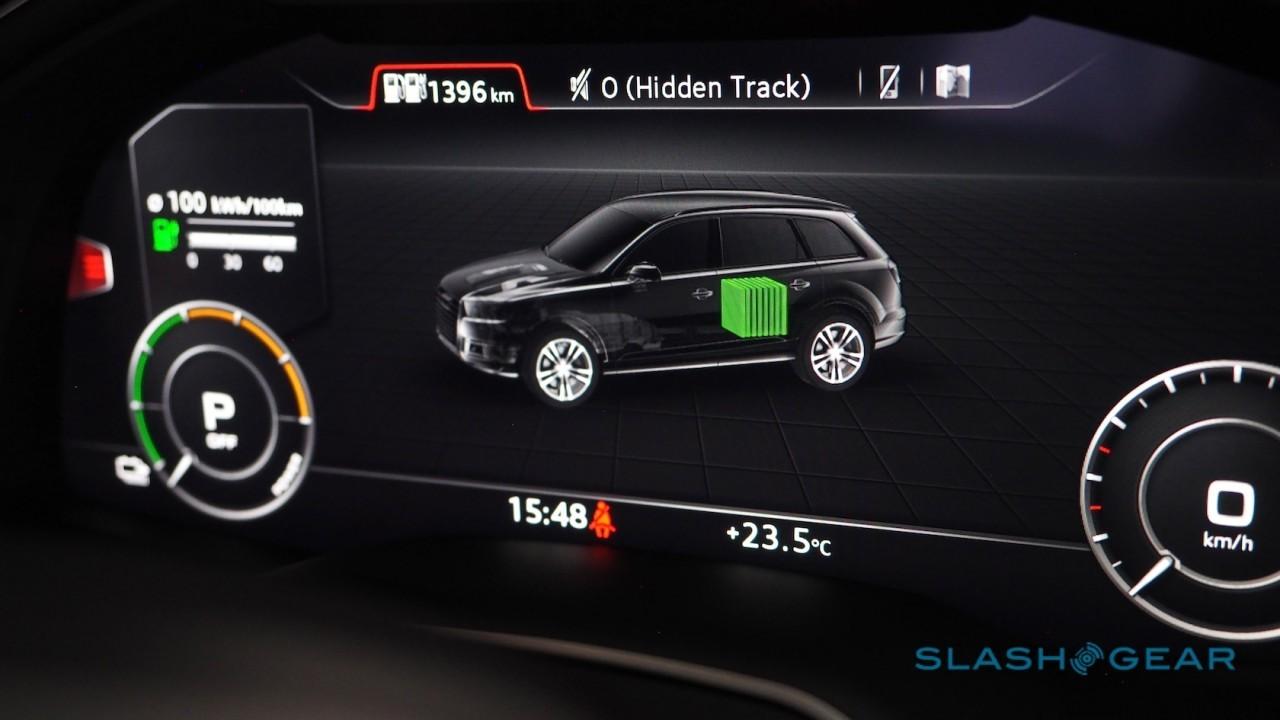This screenshot has height=720, width=1280.
Task: Show the navigation map tab
Action: (x=952, y=81)
